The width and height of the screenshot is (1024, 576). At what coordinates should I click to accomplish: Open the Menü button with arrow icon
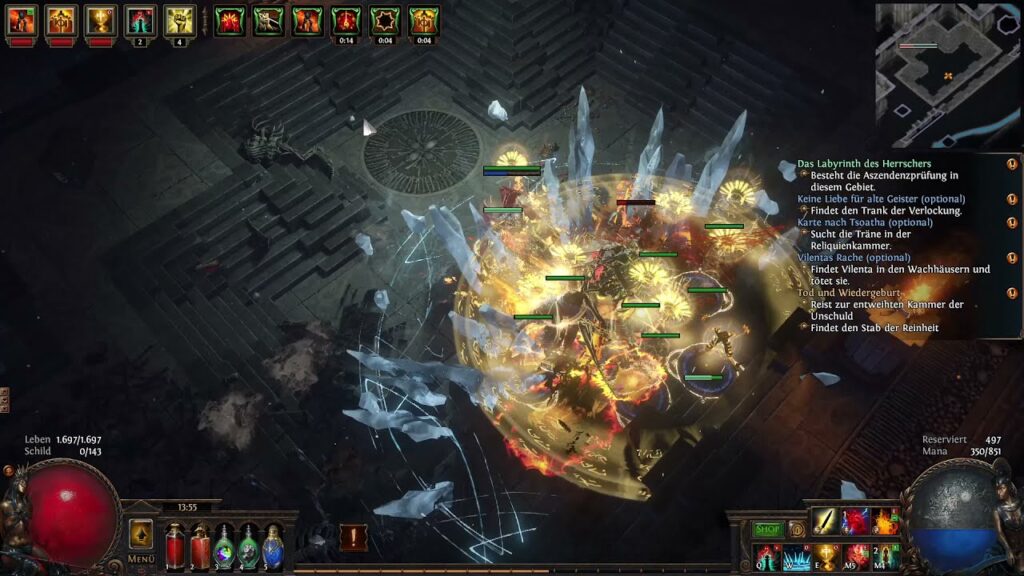coord(141,535)
